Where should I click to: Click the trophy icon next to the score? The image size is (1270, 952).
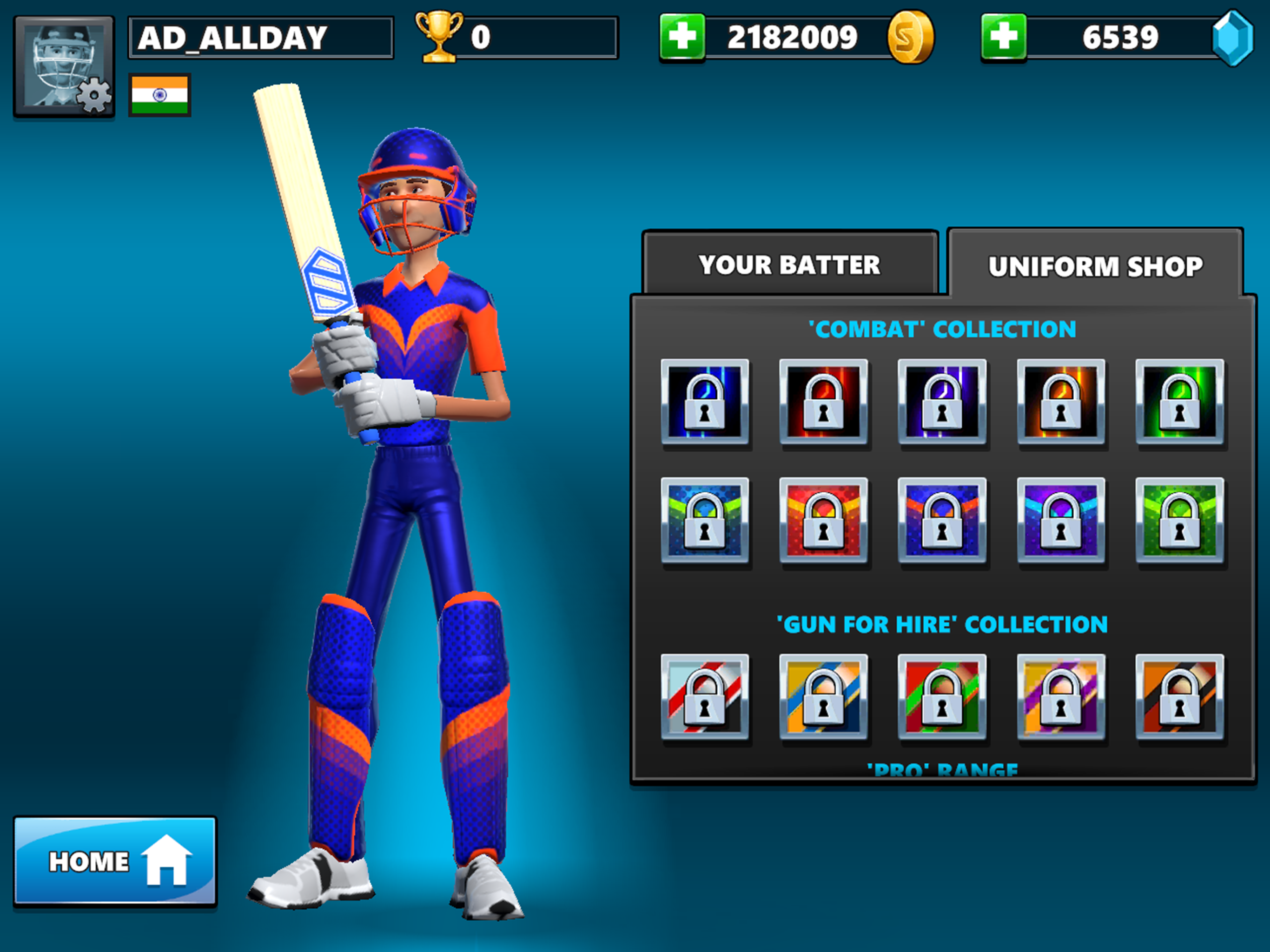click(439, 37)
